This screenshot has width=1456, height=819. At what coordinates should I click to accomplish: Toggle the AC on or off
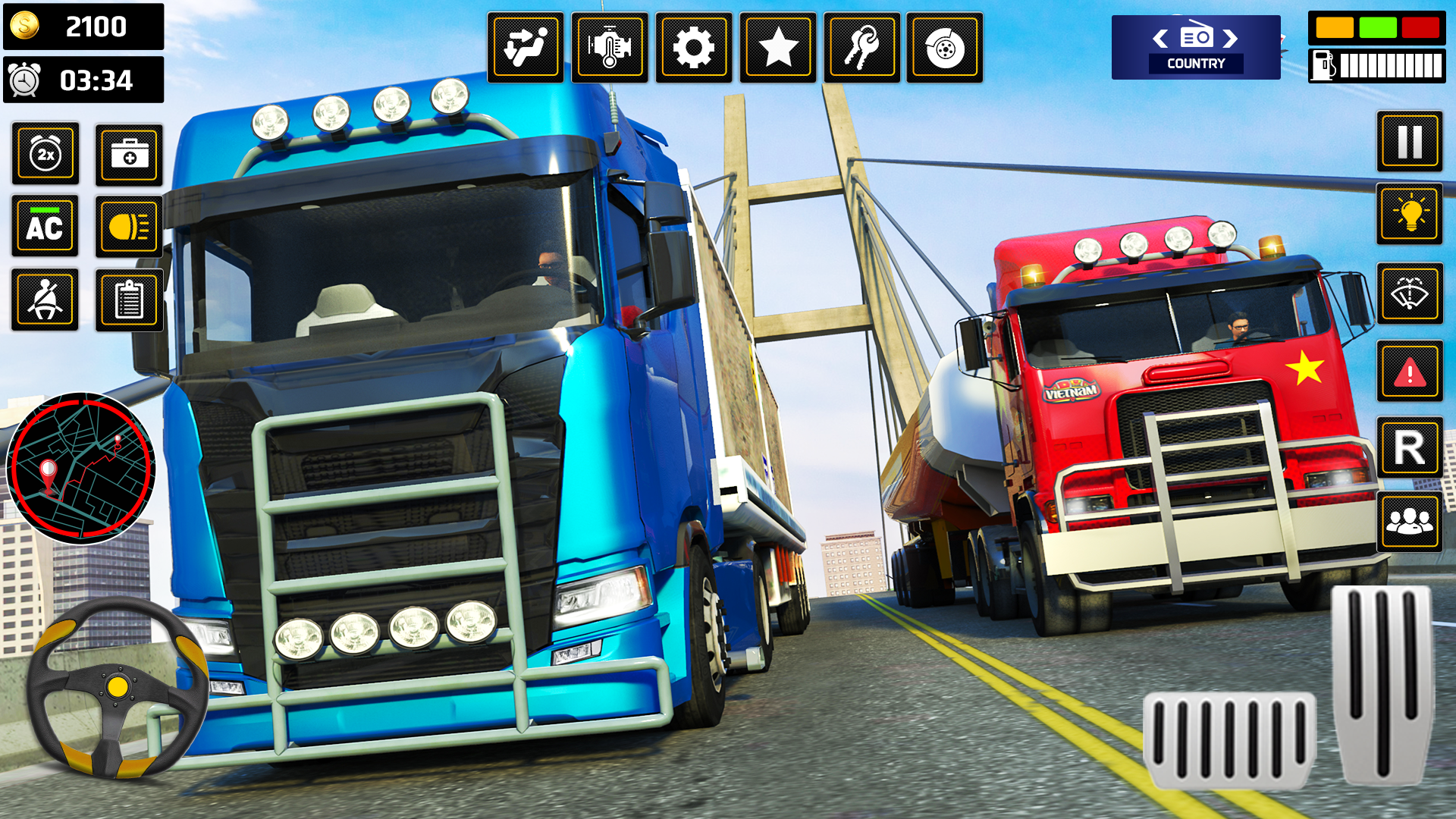44,226
